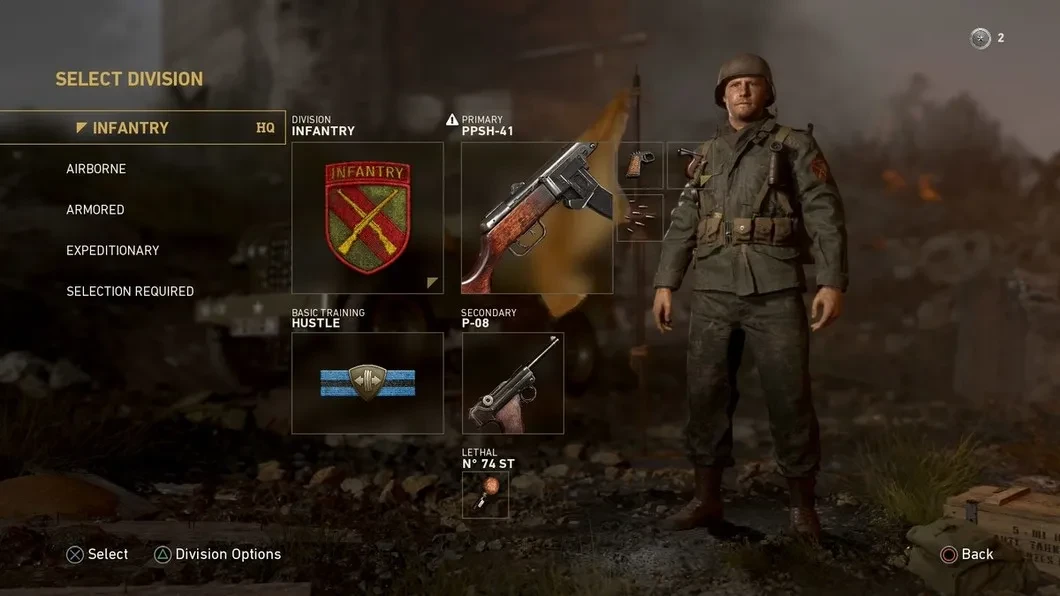The image size is (1060, 596).
Task: Click the Selection Required entry
Action: (130, 291)
